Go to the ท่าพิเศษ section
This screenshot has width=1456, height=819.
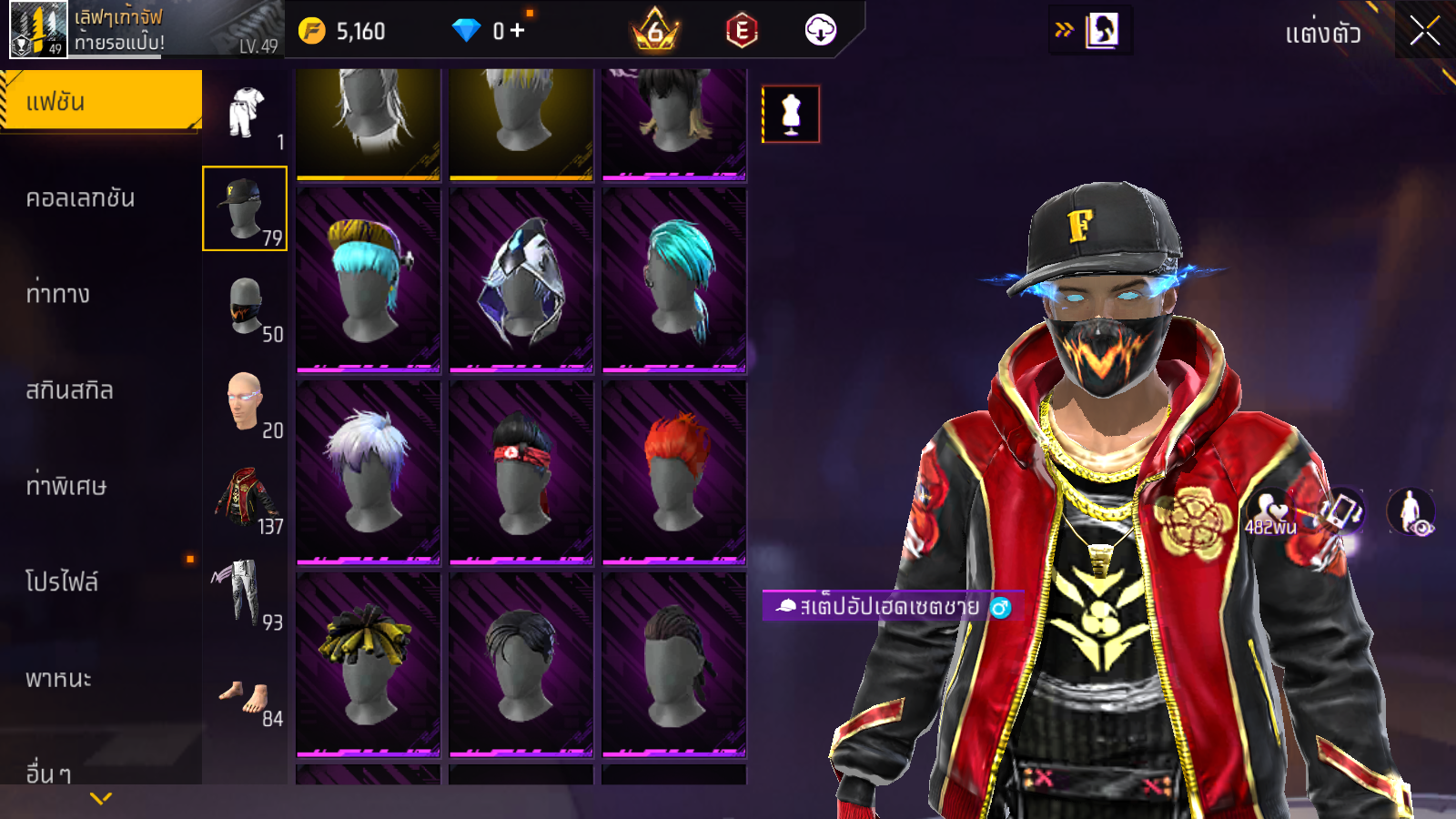pos(66,486)
